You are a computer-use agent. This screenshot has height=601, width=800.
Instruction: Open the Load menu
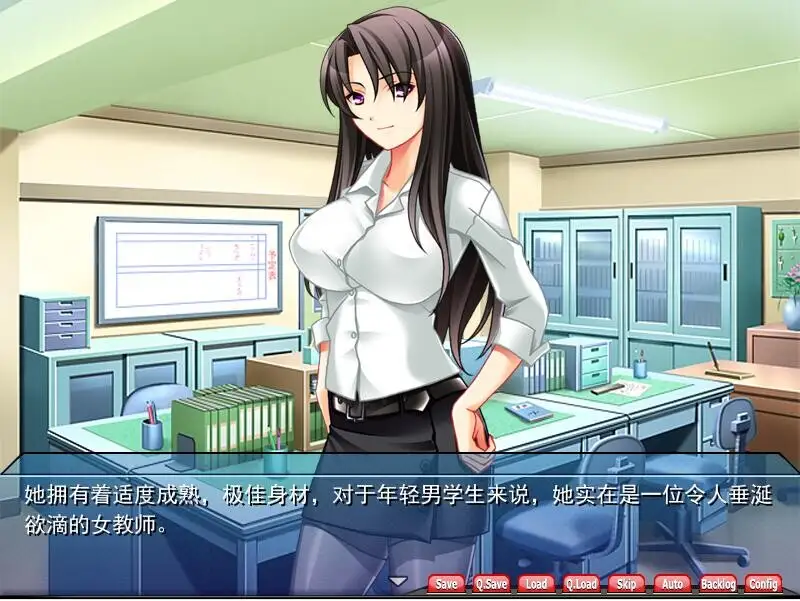(536, 584)
